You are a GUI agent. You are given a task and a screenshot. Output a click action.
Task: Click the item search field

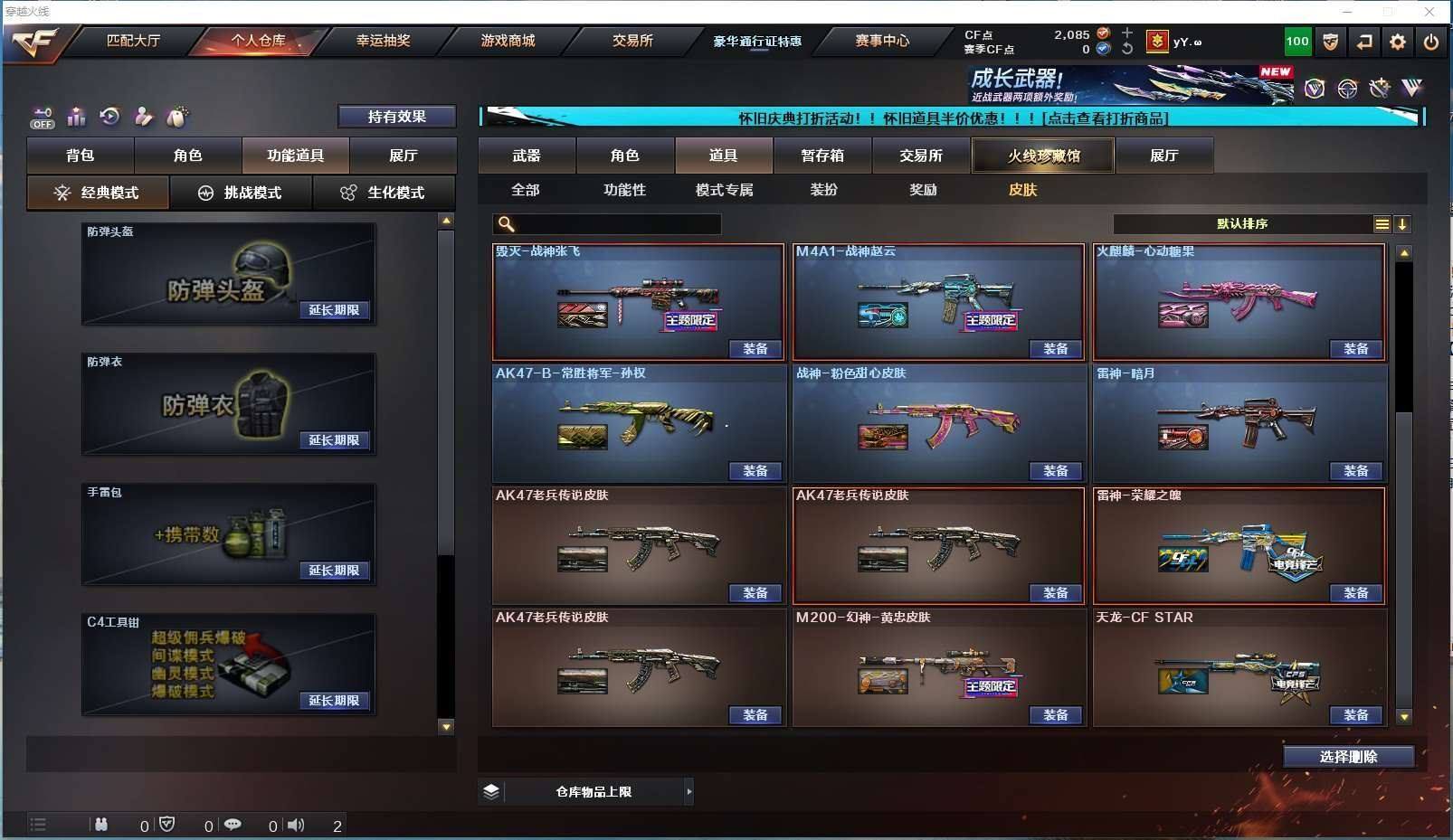(615, 224)
